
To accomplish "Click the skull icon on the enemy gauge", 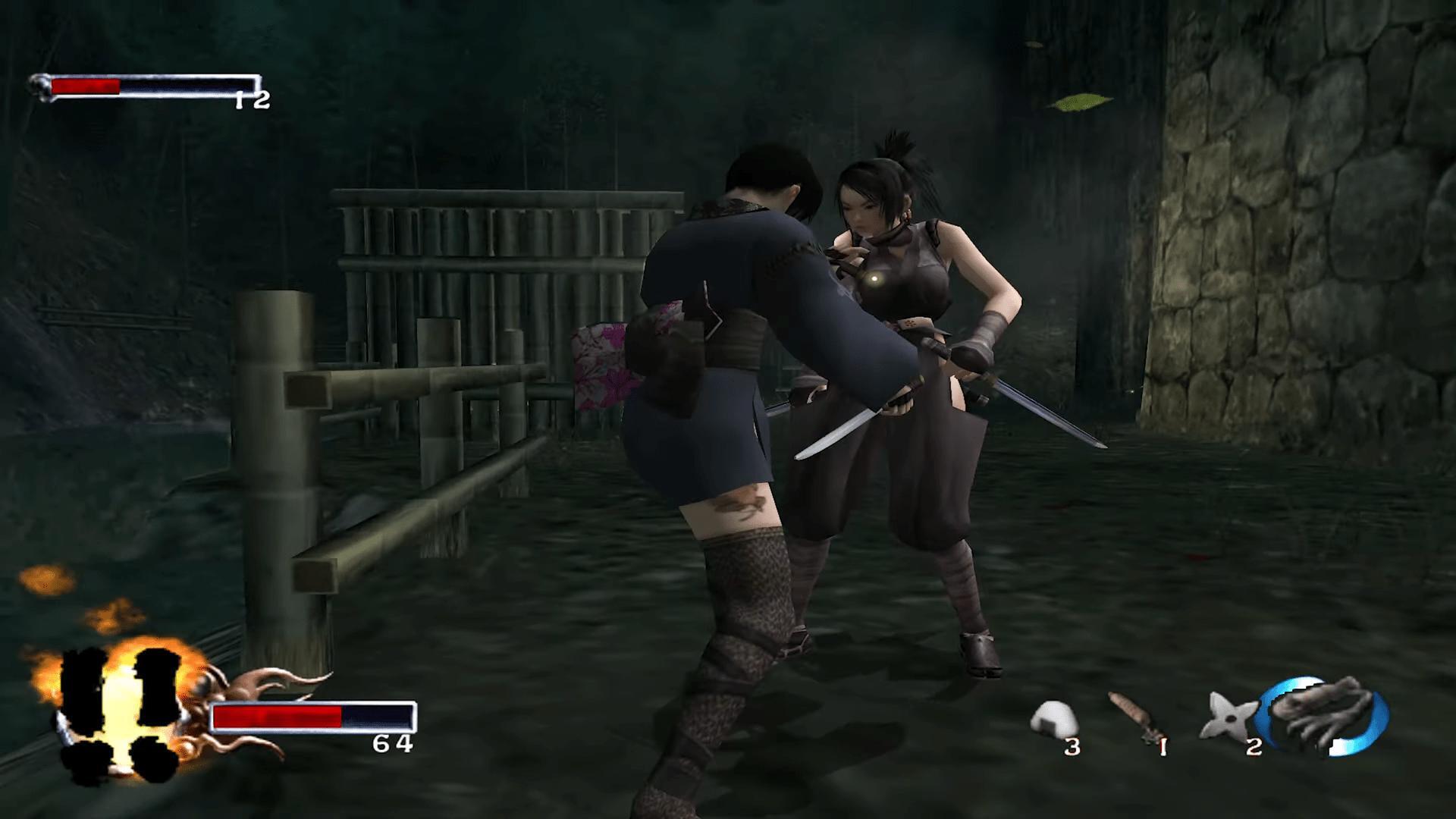I will [x=38, y=83].
